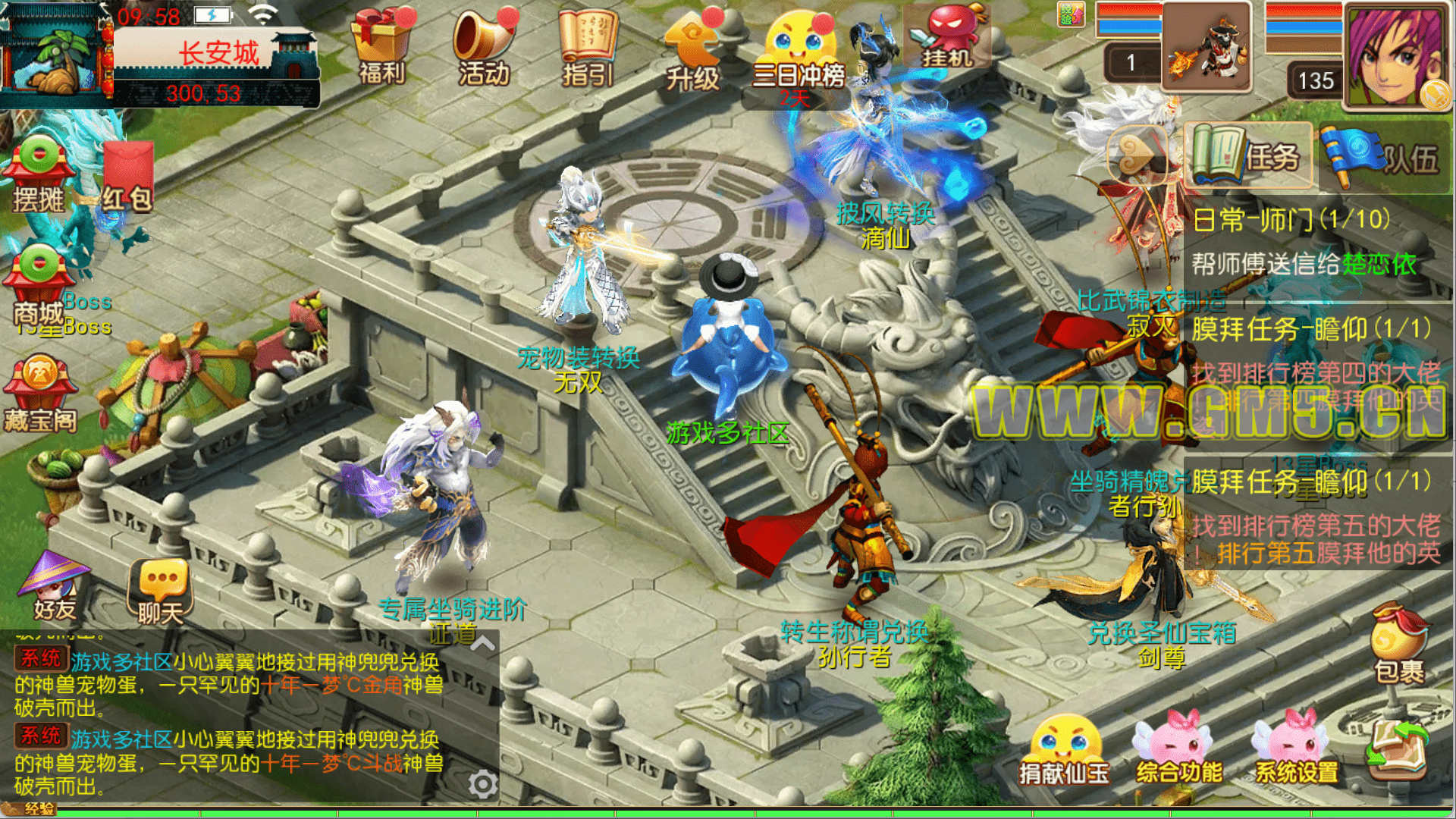Open the 指引 guide book
Viewport: 1456px width, 819px height.
point(587,44)
